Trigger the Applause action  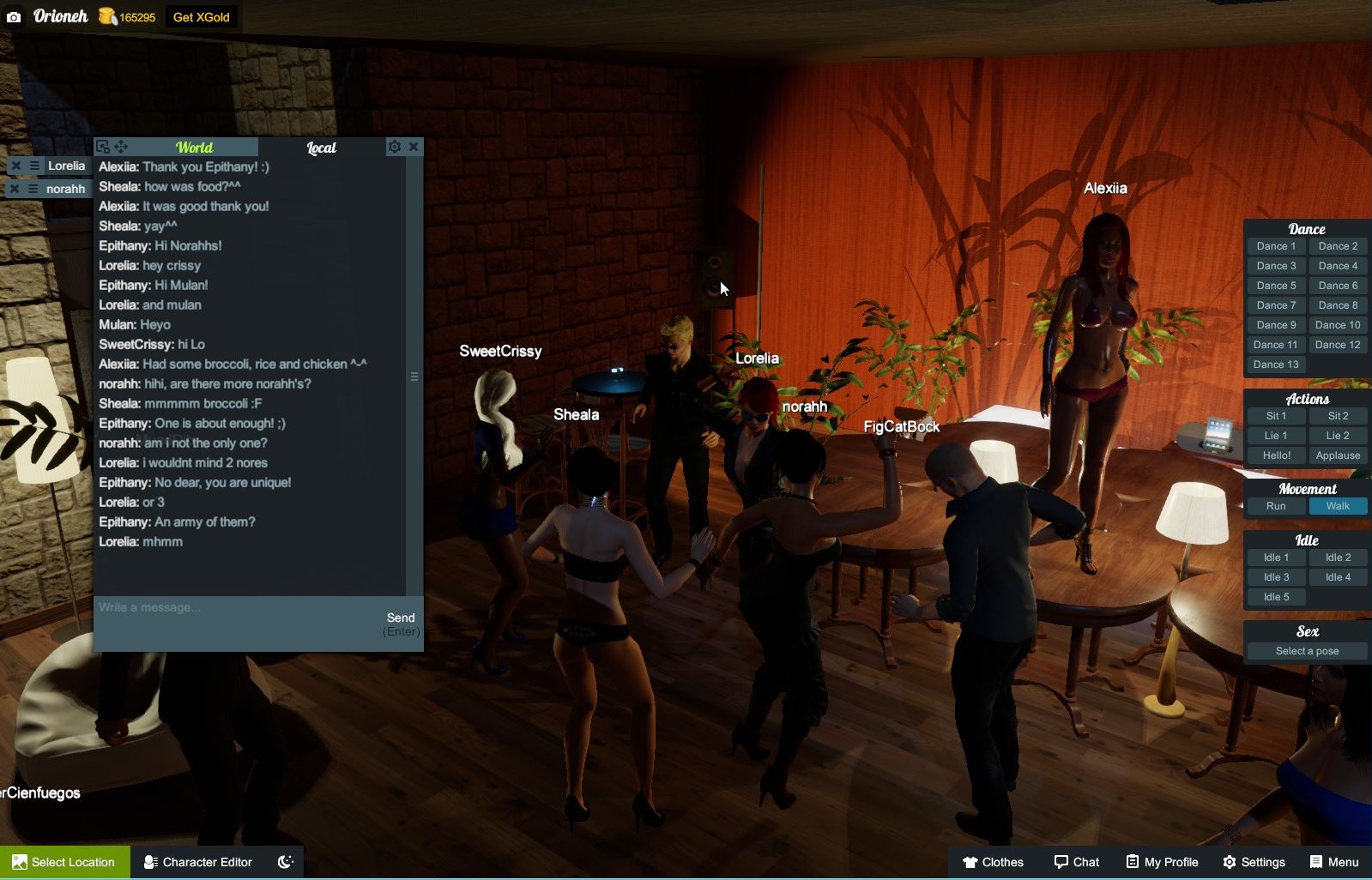(1338, 455)
